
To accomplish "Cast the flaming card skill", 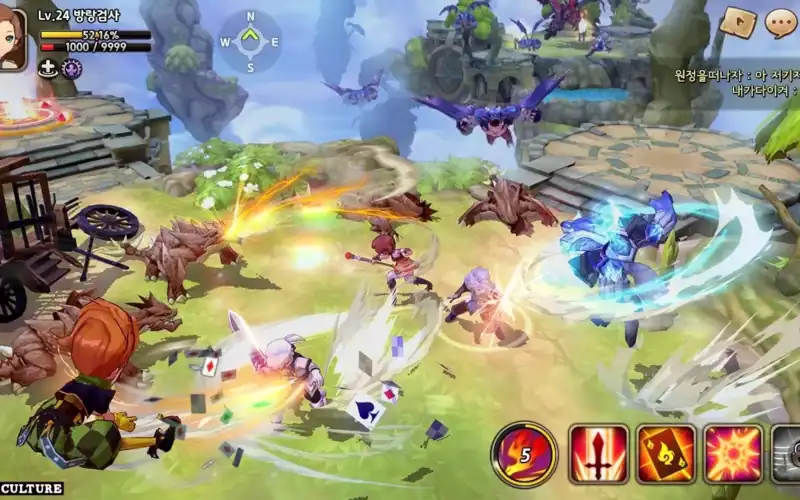I will coord(666,455).
